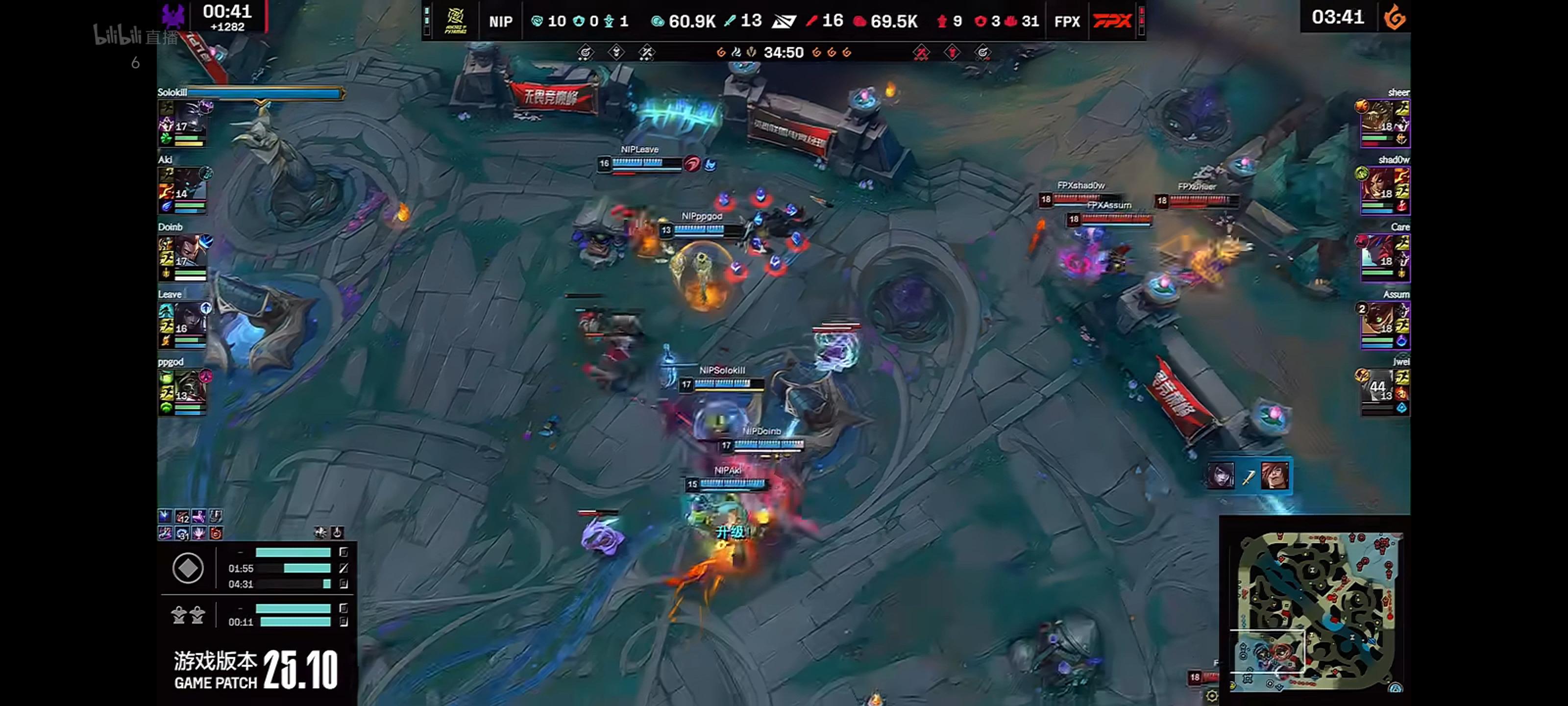Toggle the flame indicator next to the 03:41 timer
Image resolution: width=1568 pixels, height=706 pixels.
[x=1395, y=18]
